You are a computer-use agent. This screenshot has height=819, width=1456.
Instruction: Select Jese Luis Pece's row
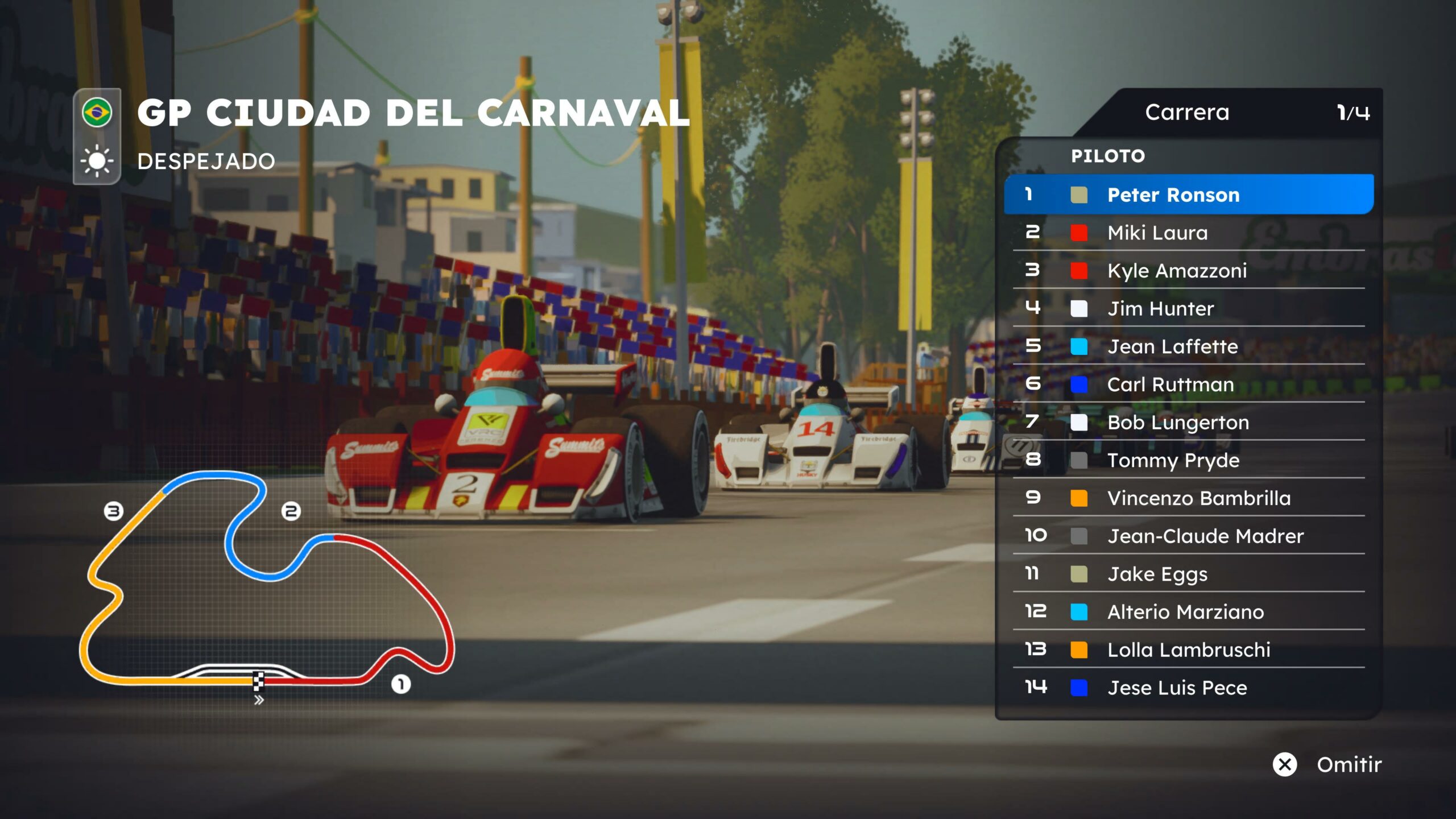pos(1189,688)
